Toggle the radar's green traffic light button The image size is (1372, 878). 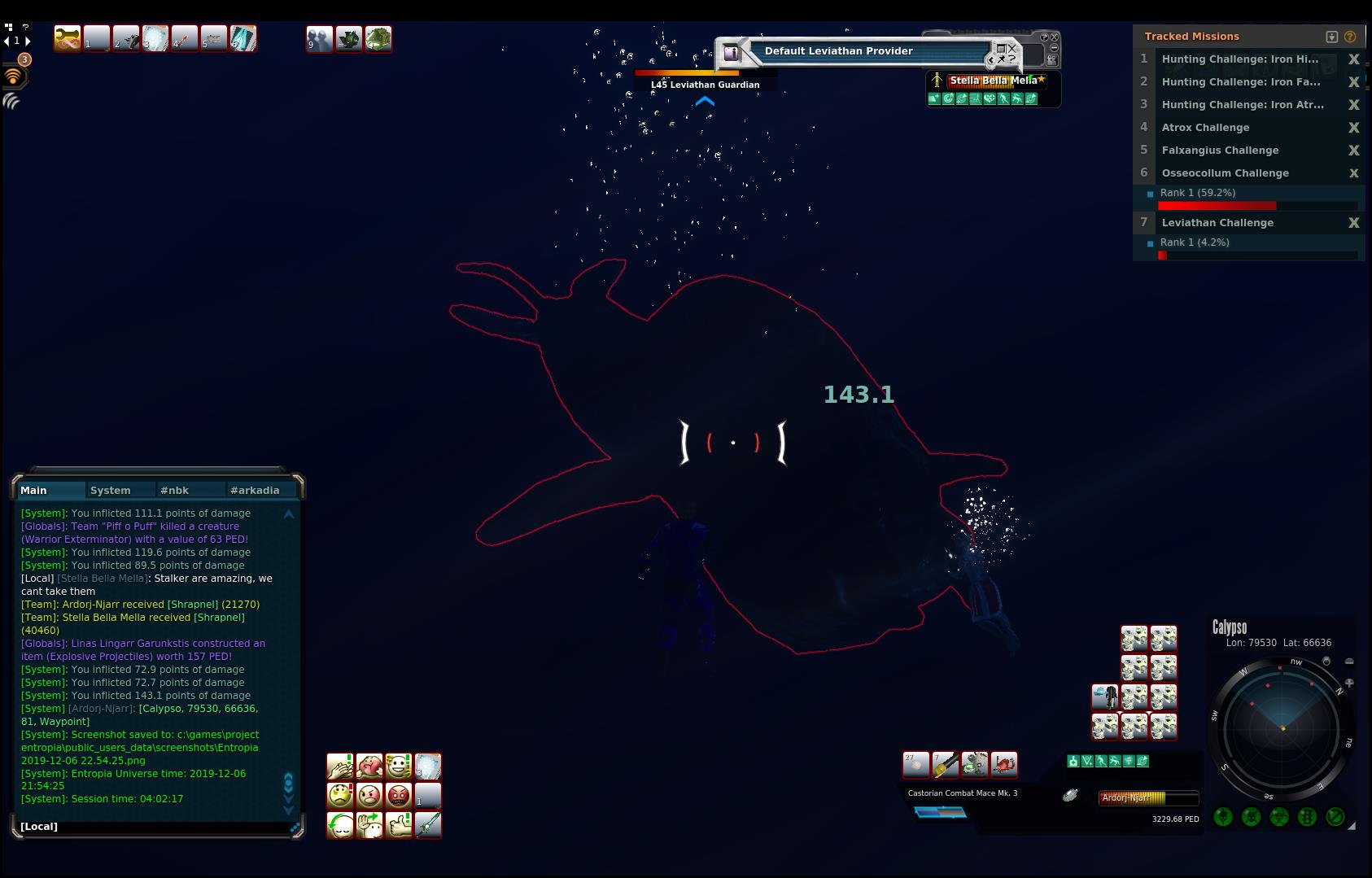click(1307, 817)
